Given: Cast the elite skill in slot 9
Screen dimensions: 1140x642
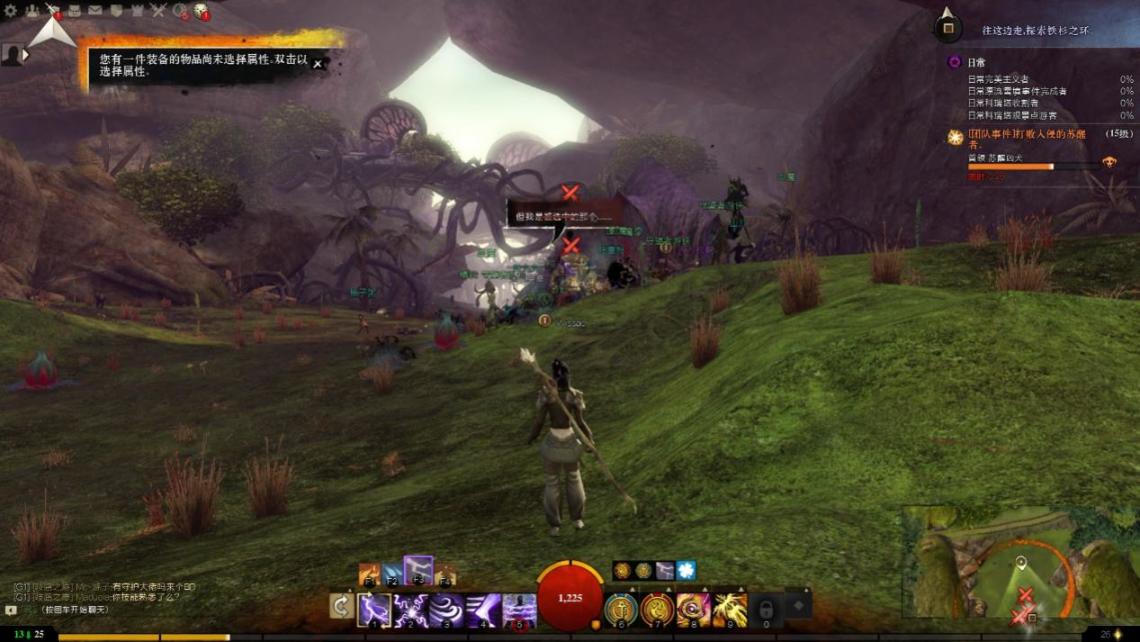Looking at the screenshot, I should point(729,609).
